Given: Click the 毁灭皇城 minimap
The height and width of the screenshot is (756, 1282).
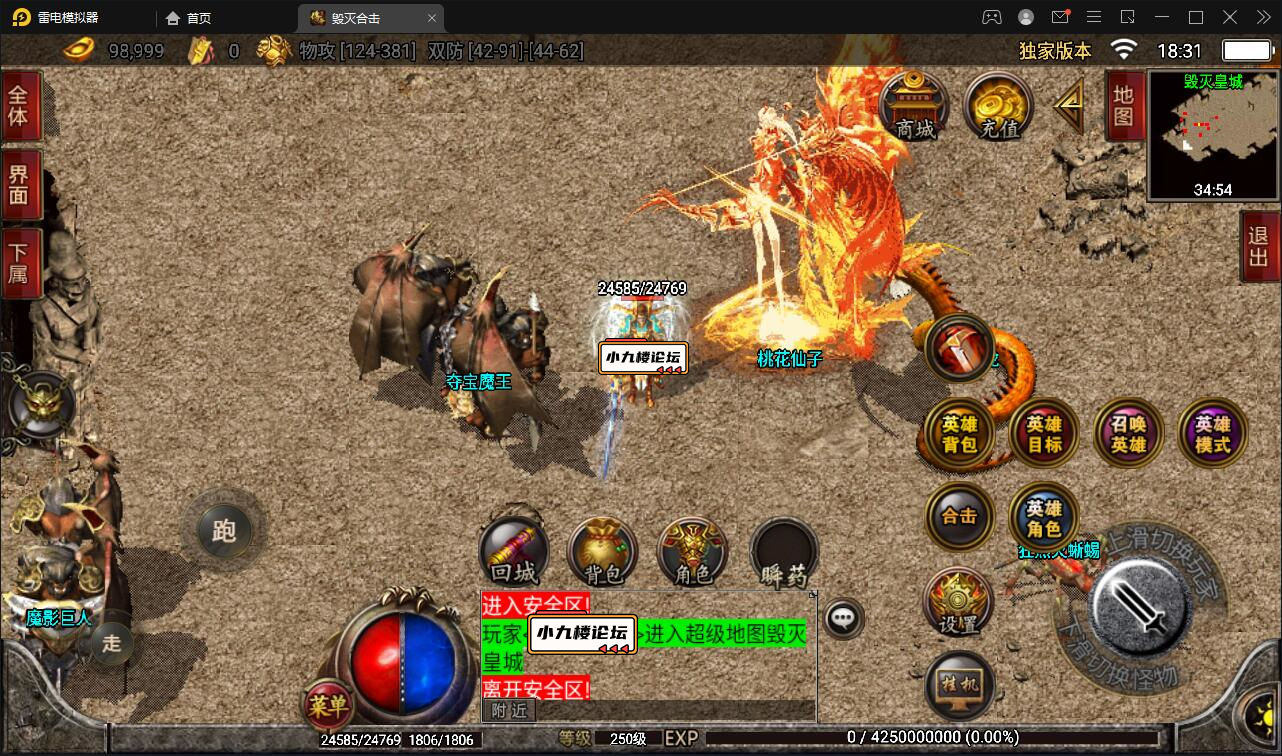Looking at the screenshot, I should [1213, 135].
